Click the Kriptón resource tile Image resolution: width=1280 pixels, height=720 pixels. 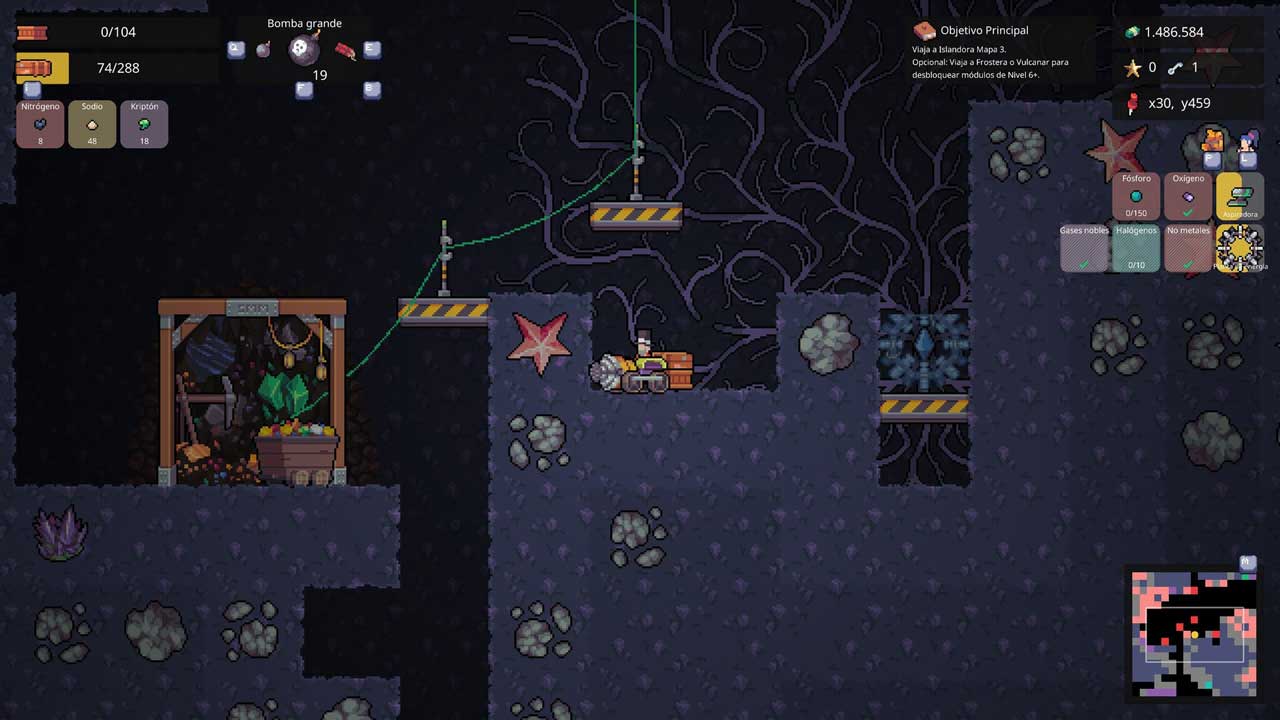pos(144,124)
